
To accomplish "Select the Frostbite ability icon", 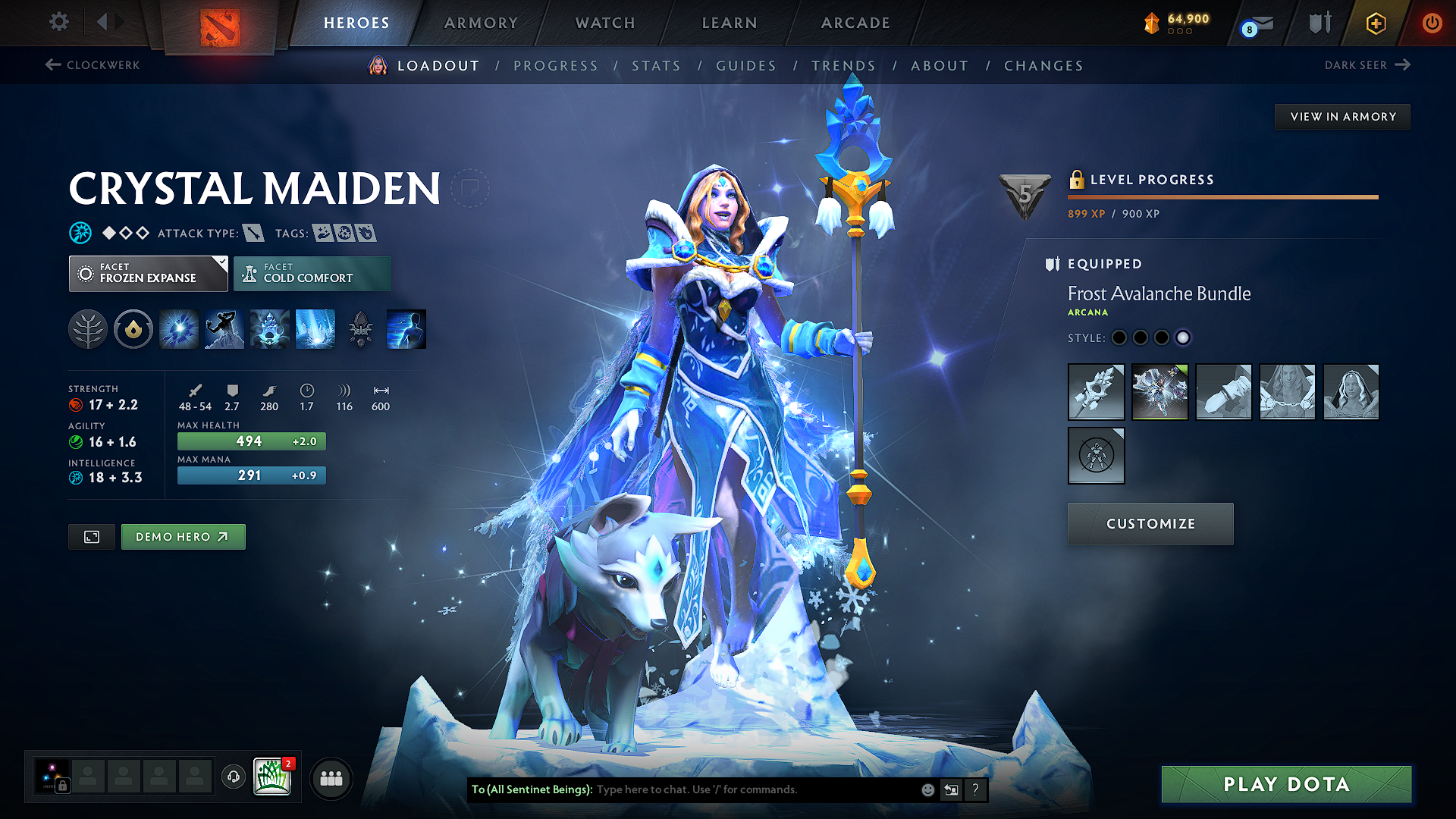I will pyautogui.click(x=224, y=328).
